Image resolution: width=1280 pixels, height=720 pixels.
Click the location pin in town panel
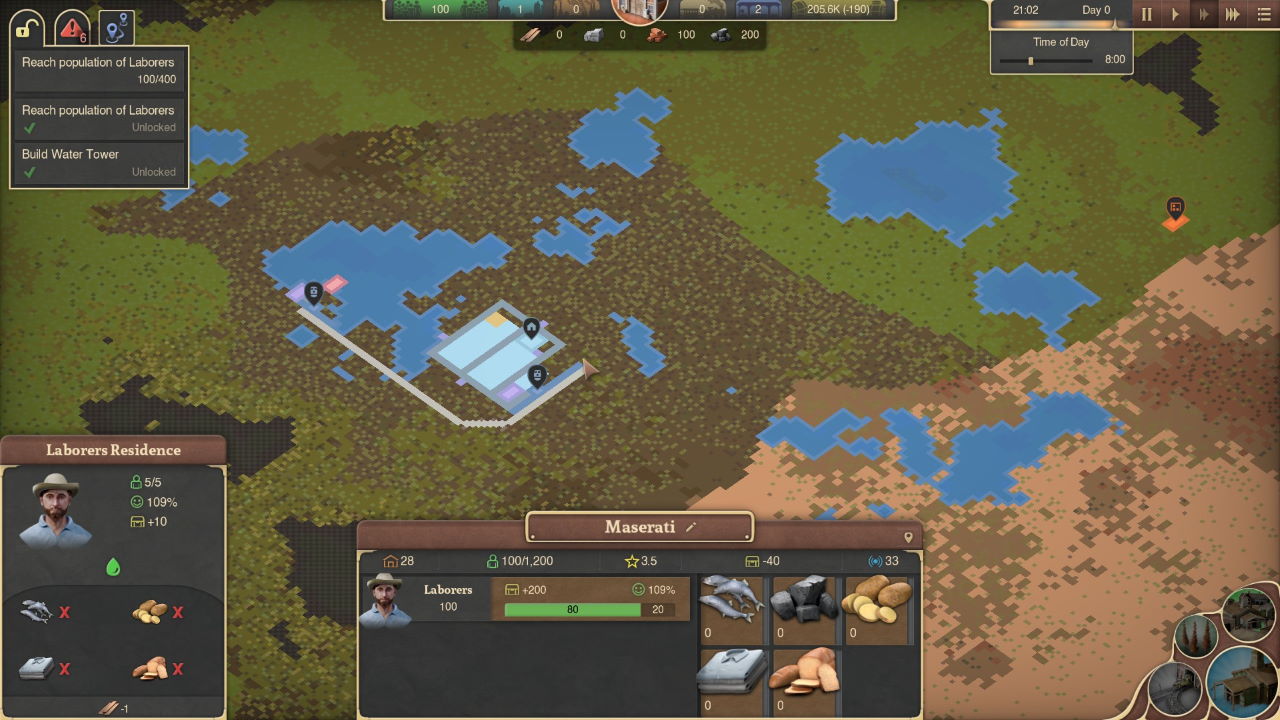click(x=908, y=537)
